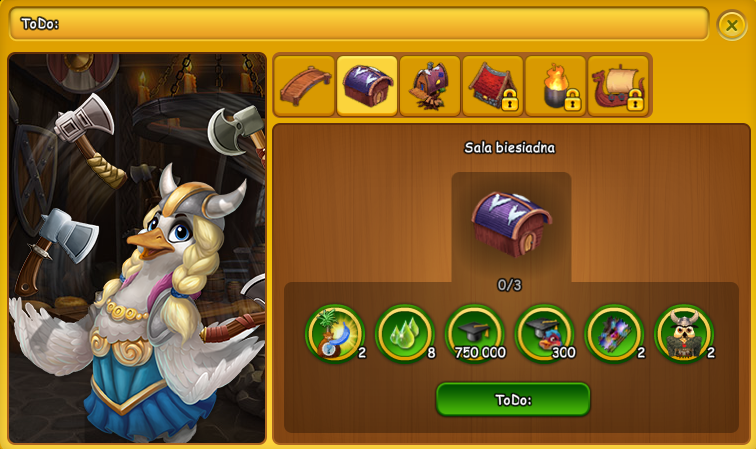Open the small purple hut tab
This screenshot has height=449, width=756.
430,86
